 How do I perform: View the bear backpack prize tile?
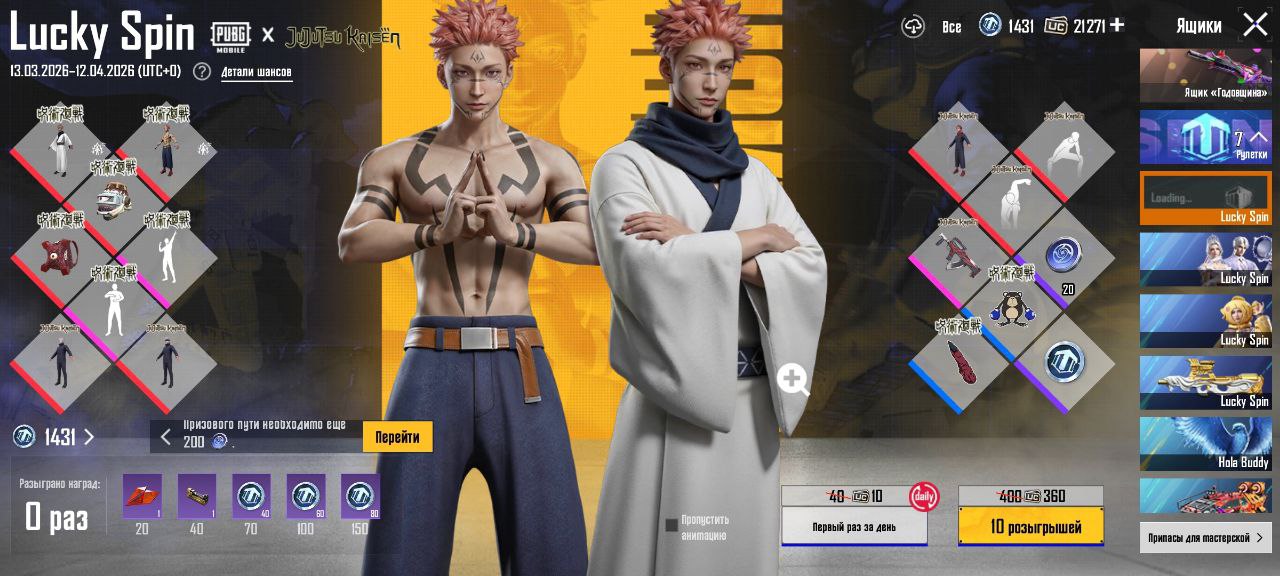point(1012,309)
